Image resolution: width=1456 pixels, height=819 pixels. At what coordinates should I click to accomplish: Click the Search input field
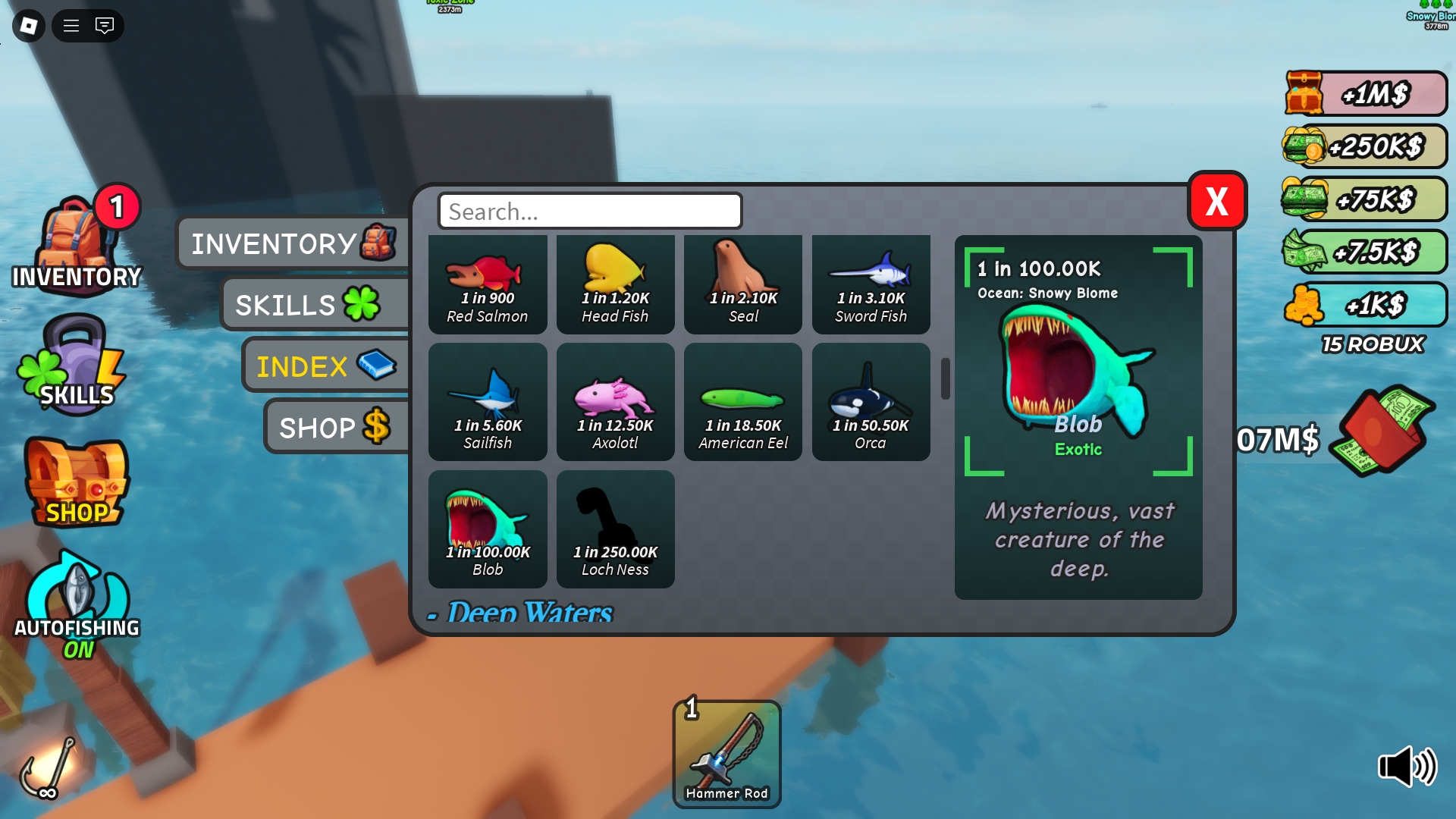(x=589, y=212)
